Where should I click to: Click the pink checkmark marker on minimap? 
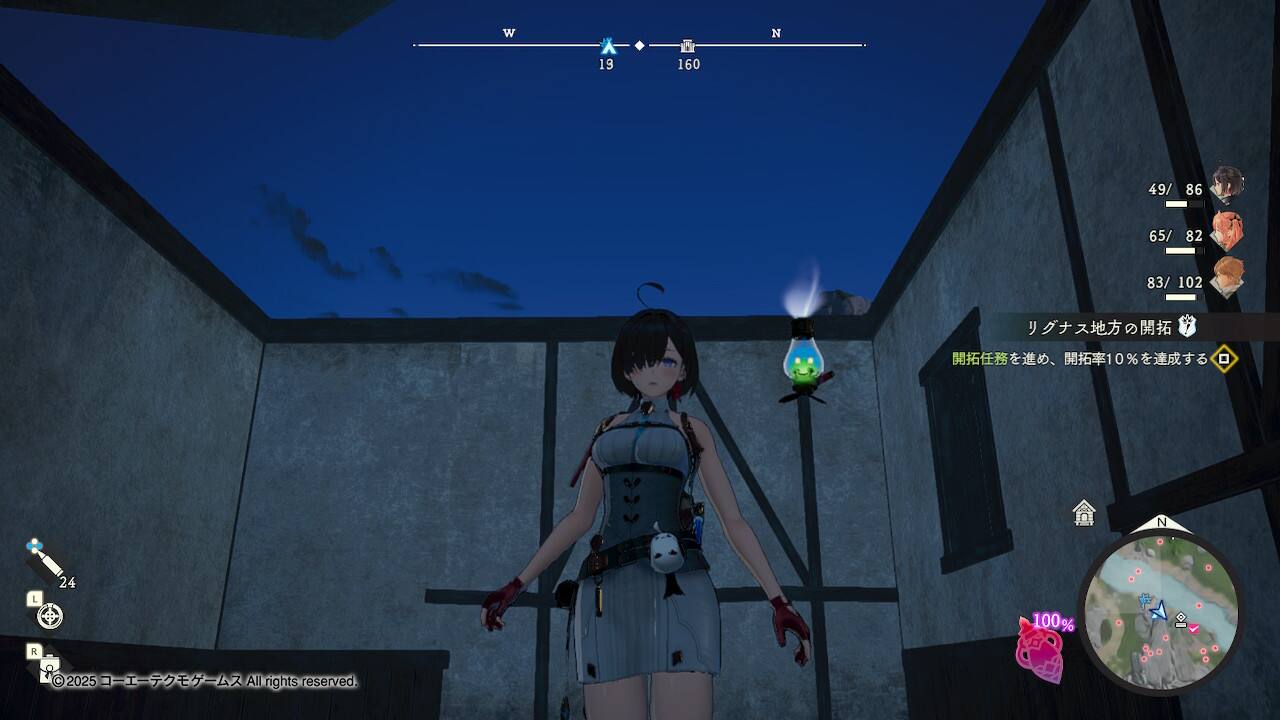point(1193,627)
